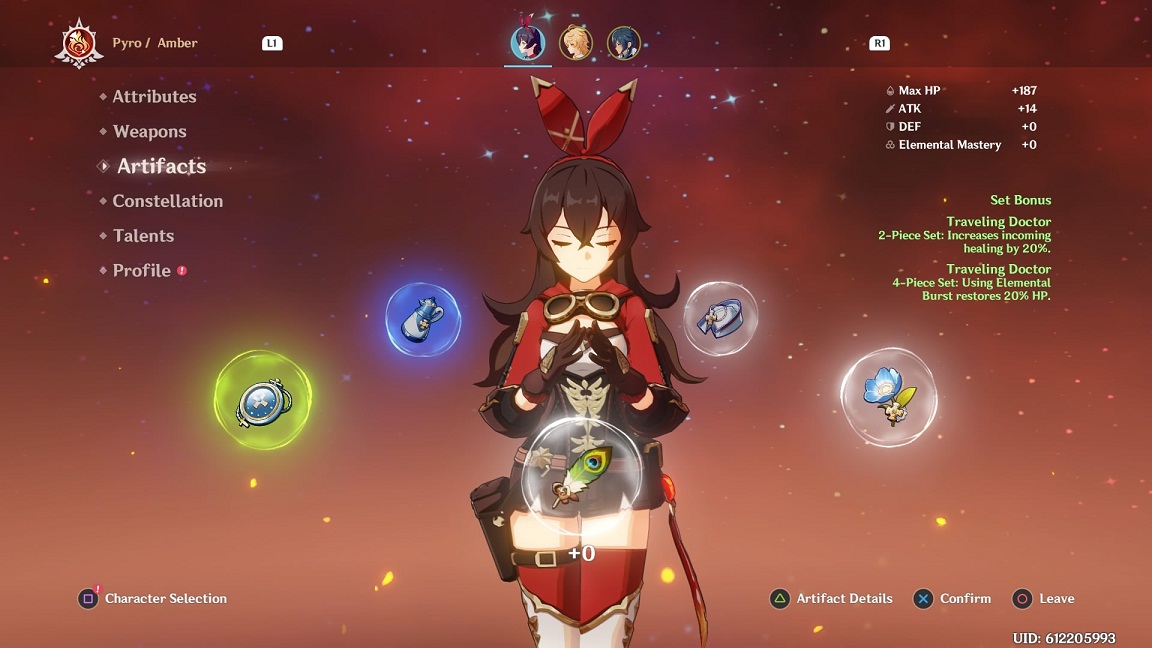Viewport: 1152px width, 648px height.
Task: Open the Constellation section
Action: click(x=167, y=201)
